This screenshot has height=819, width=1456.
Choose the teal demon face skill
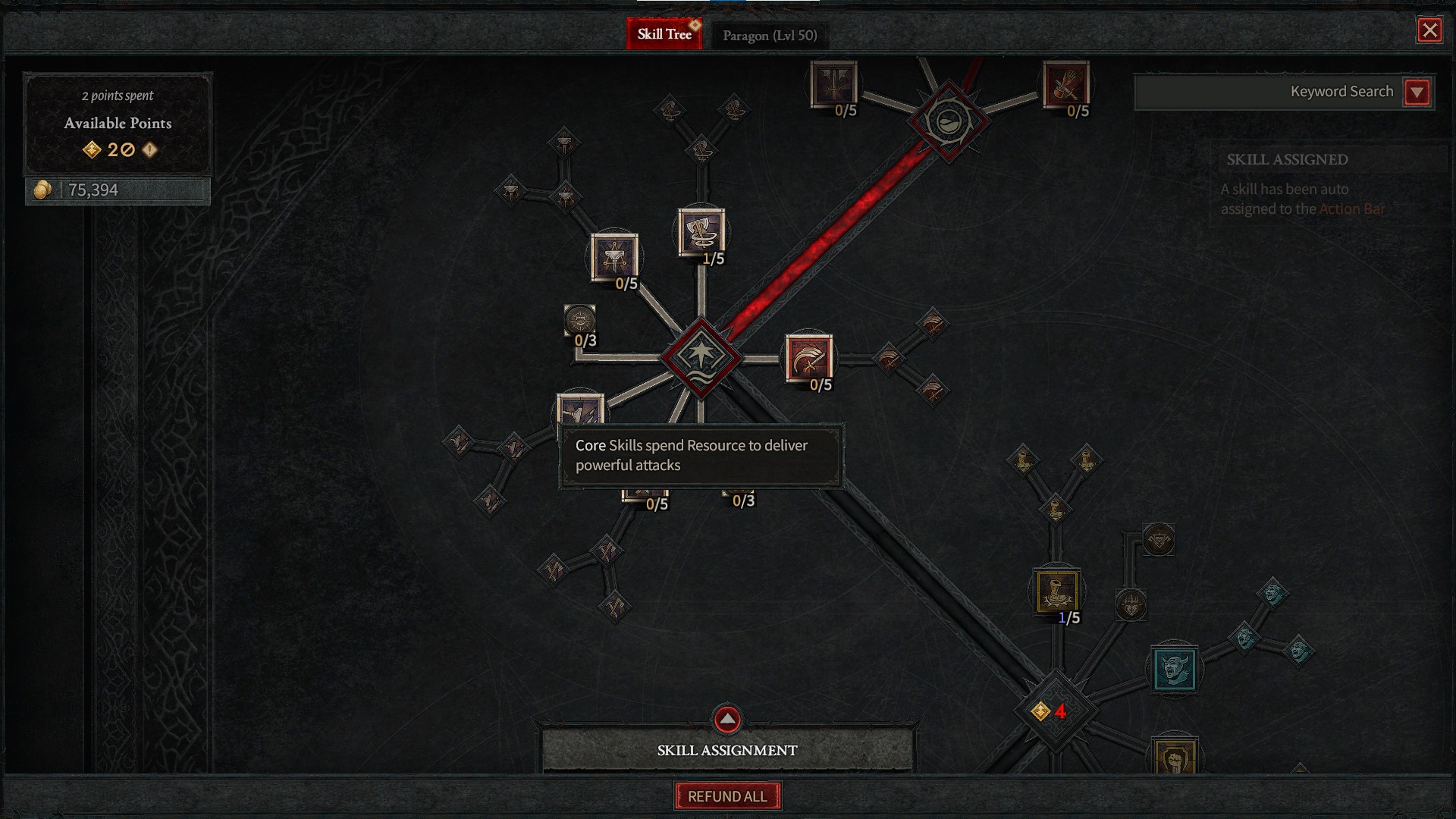click(x=1174, y=669)
